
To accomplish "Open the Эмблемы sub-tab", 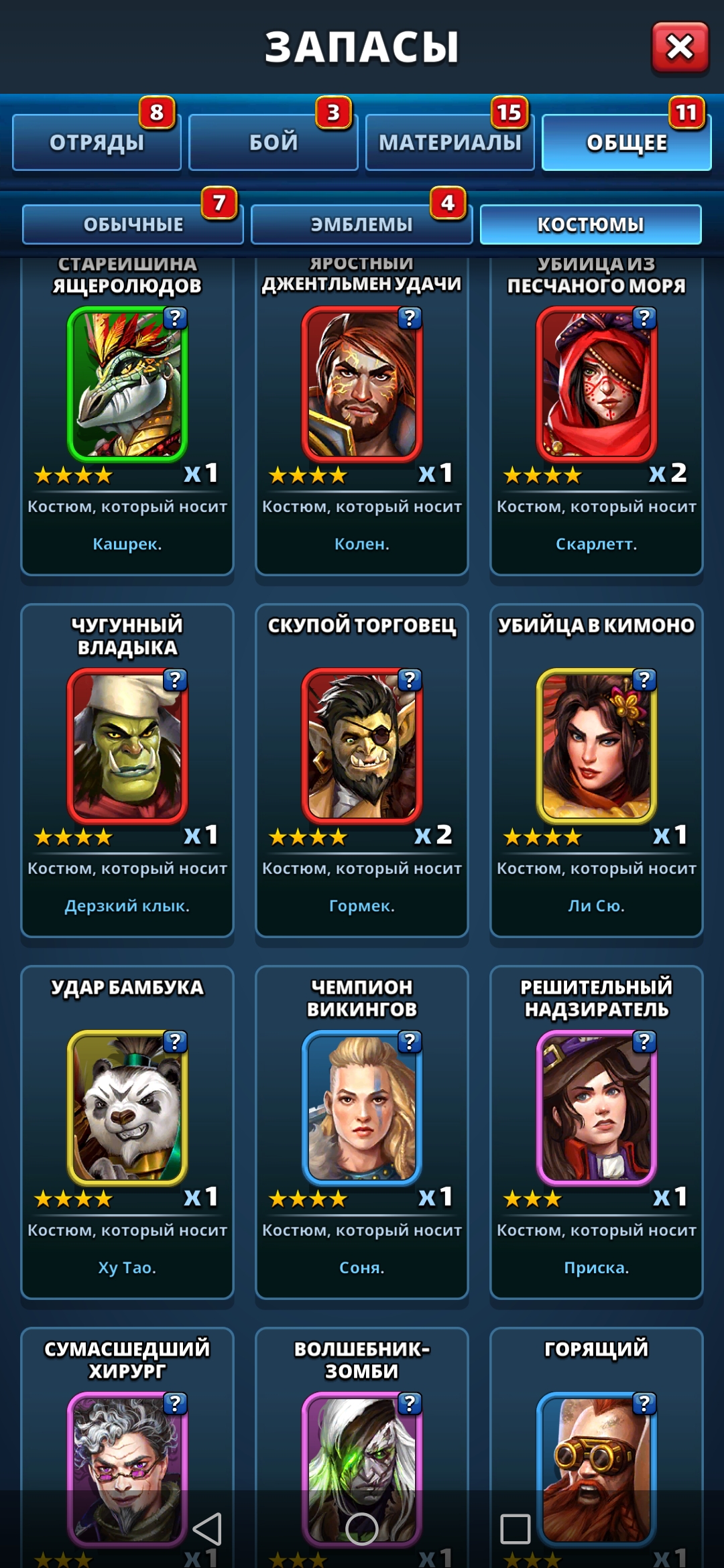I will click(362, 224).
